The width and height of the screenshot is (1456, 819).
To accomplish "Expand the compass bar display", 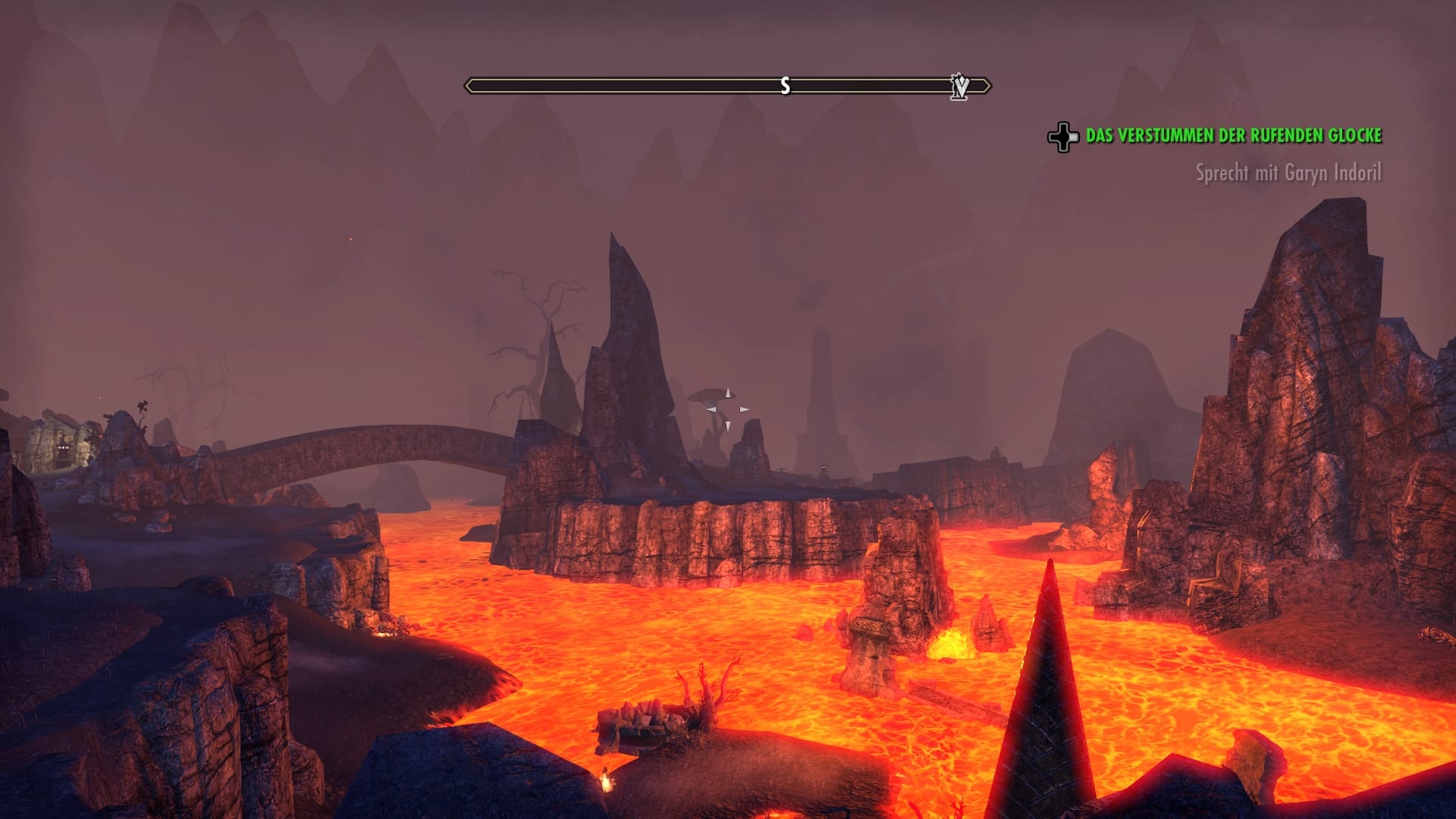I will coord(728,86).
